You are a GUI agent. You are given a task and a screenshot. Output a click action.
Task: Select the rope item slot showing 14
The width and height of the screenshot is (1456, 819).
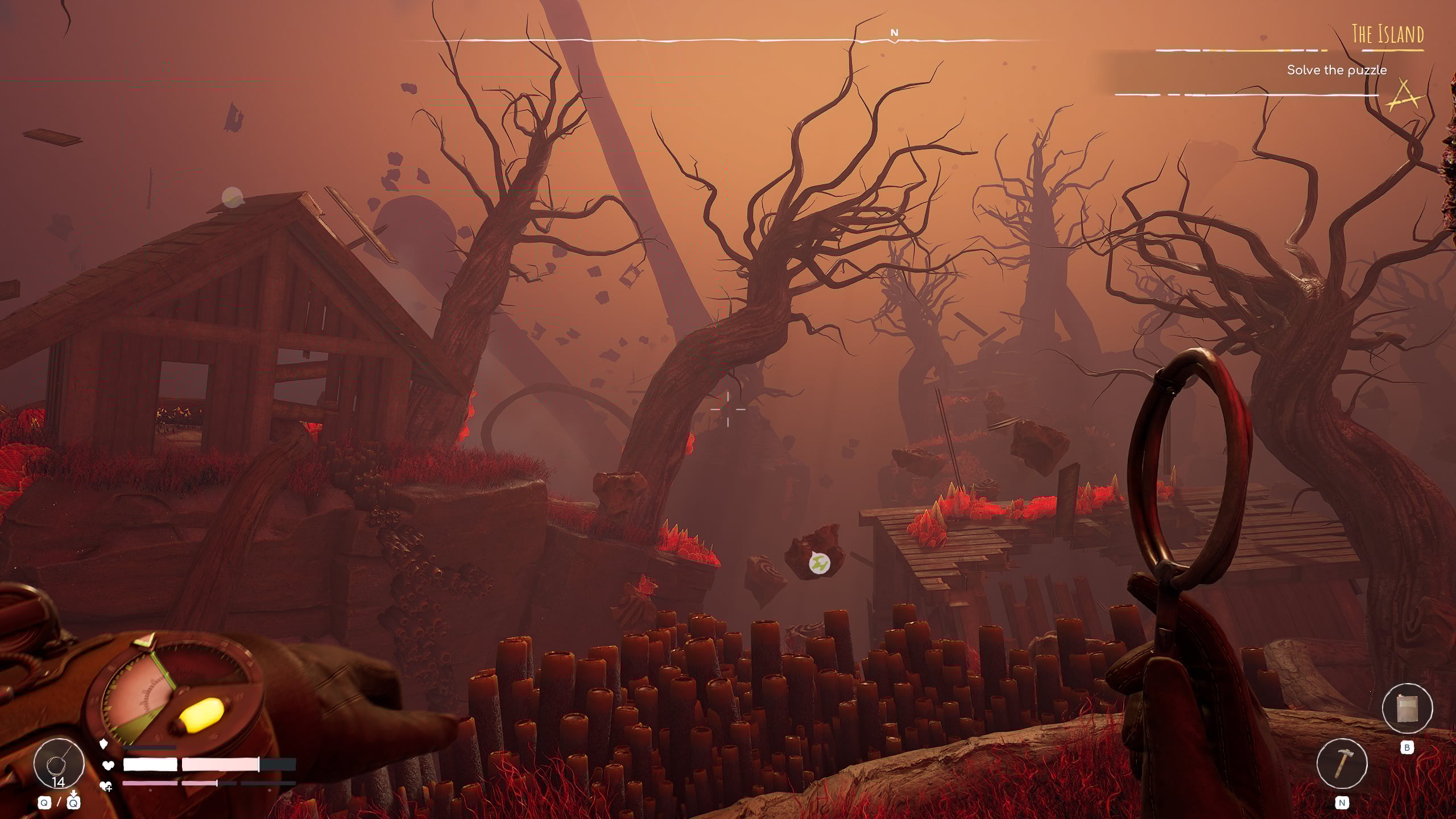59,764
